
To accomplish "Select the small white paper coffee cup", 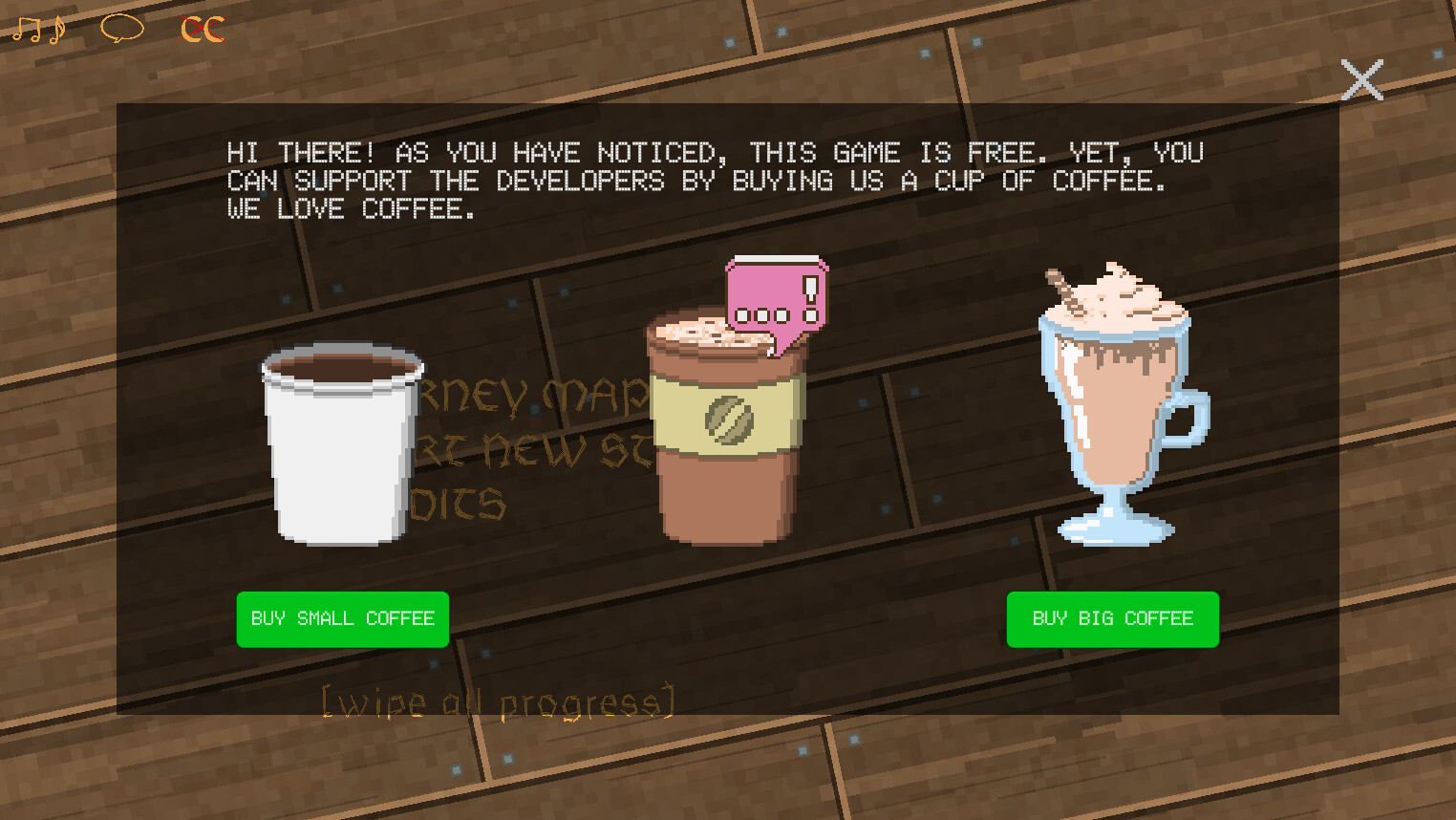I will point(341,444).
